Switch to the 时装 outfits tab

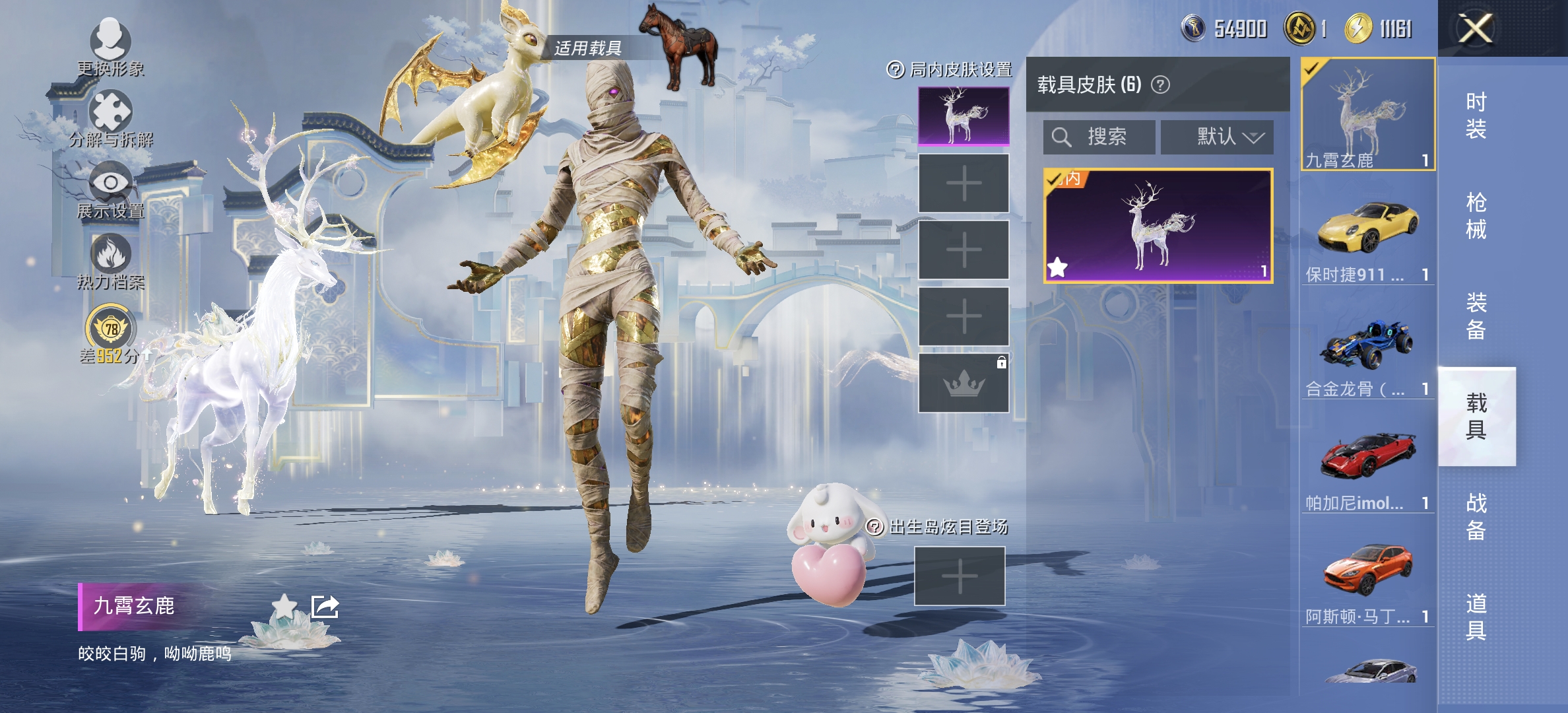1476,115
